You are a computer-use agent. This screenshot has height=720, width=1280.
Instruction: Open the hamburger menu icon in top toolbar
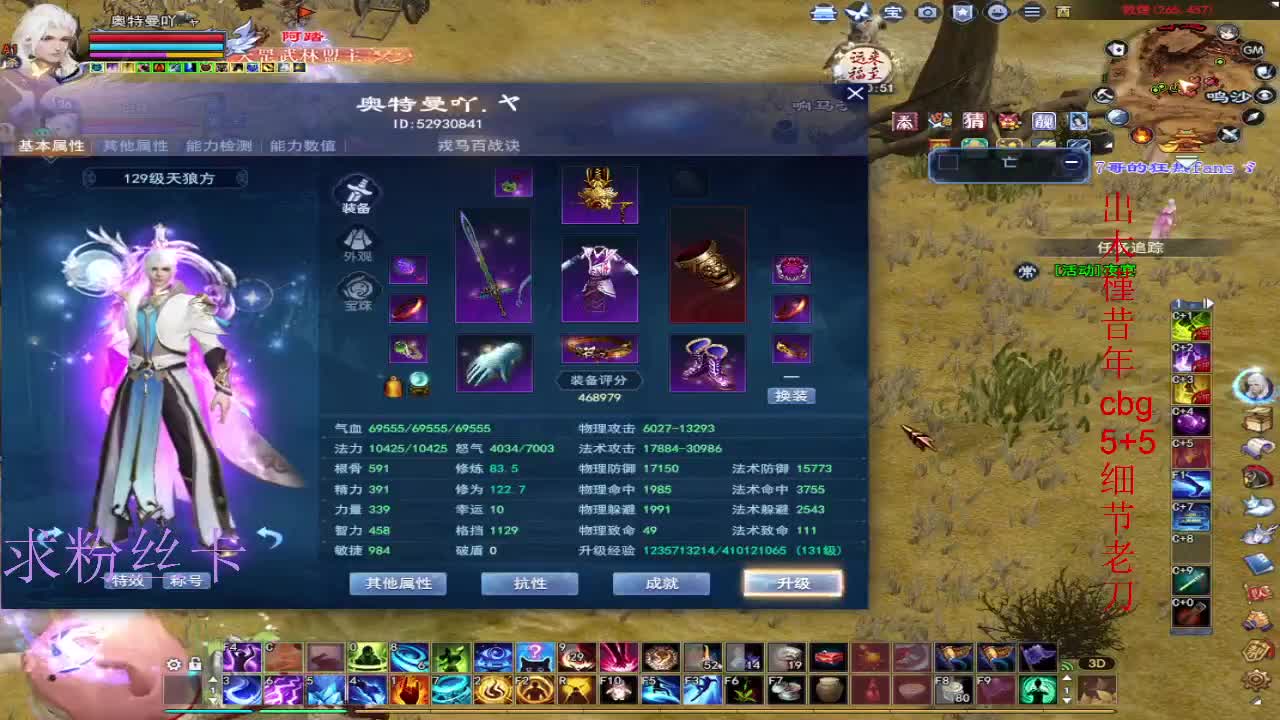(1031, 11)
